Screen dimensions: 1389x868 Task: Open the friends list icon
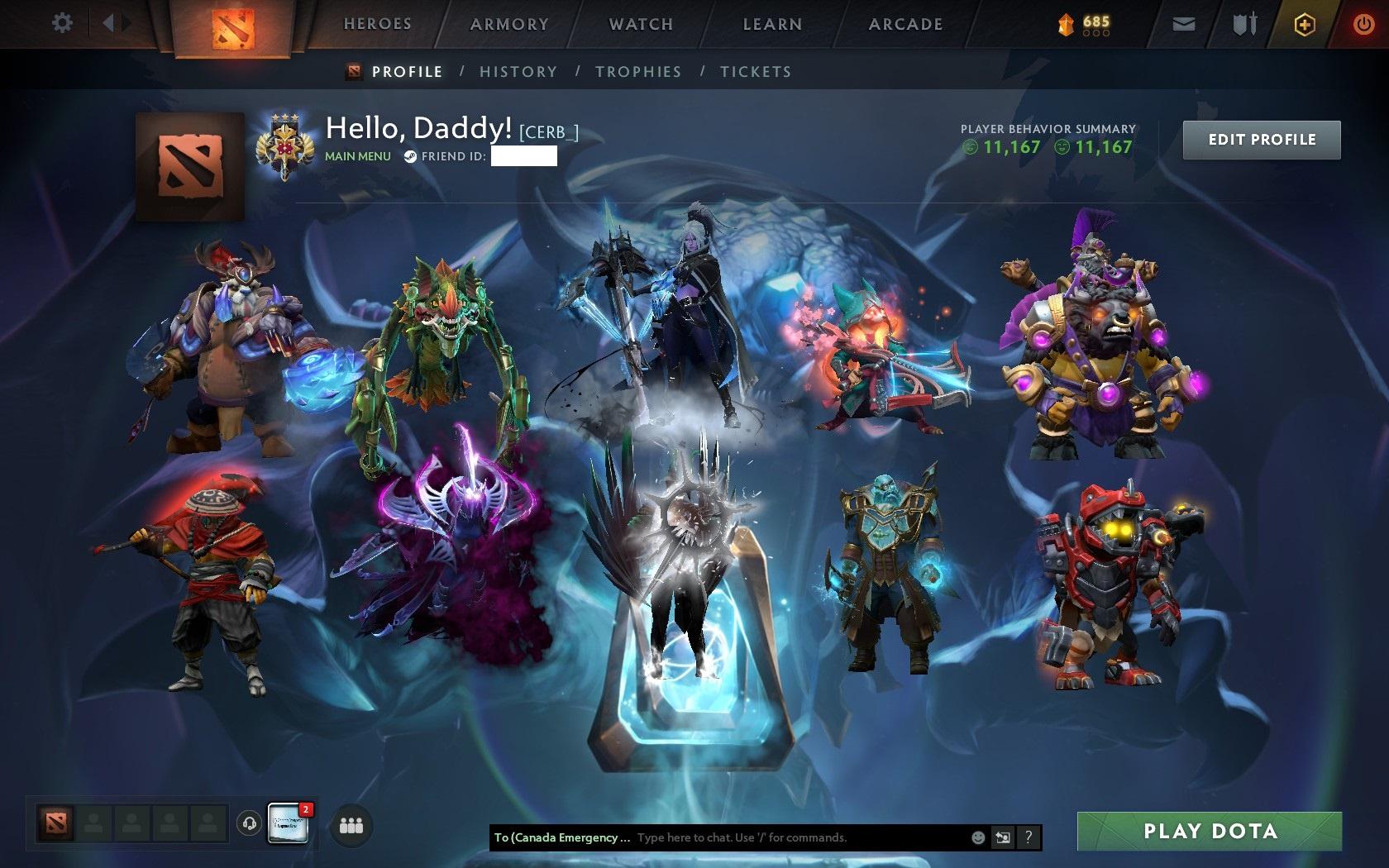point(350,823)
